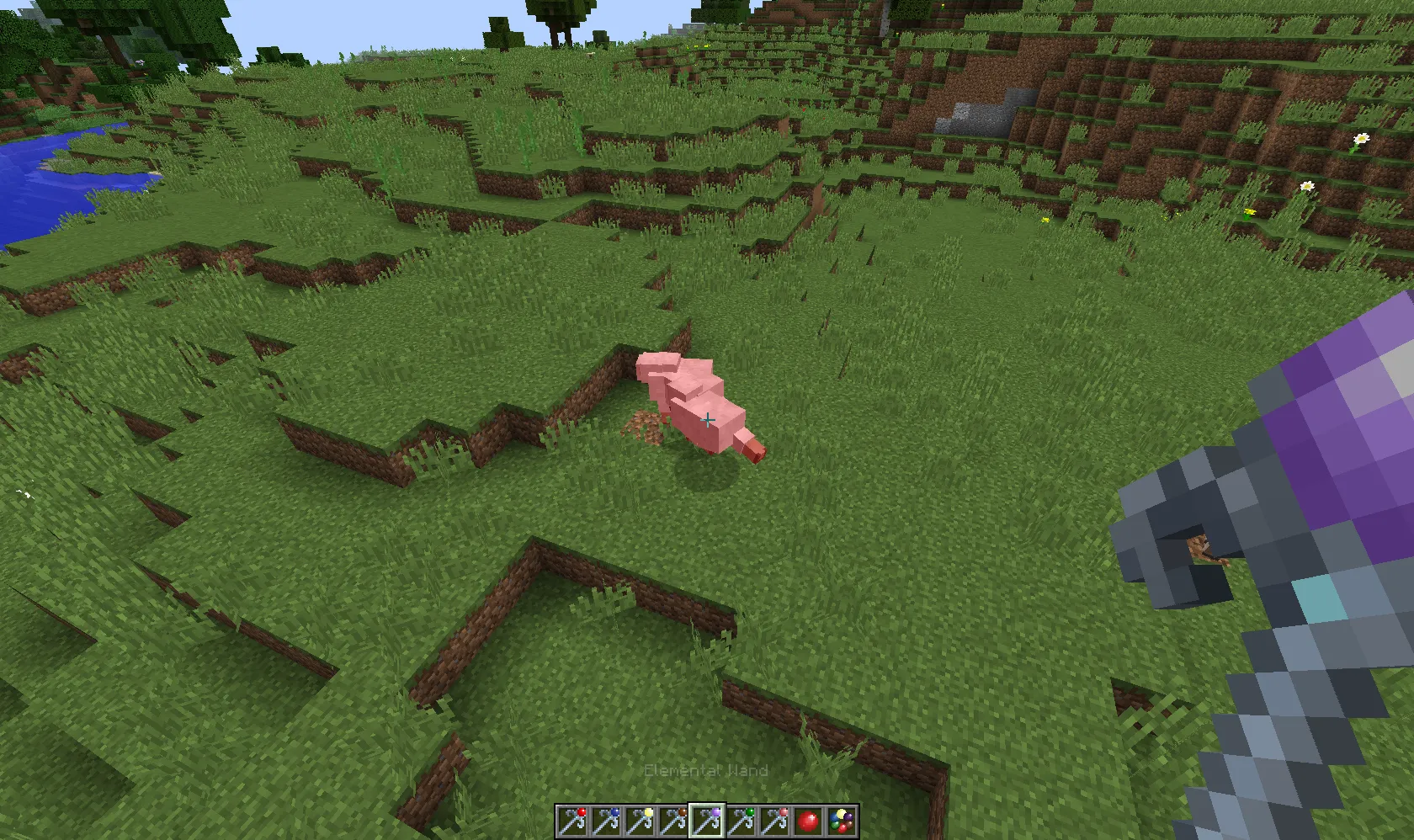
Task: Select the purple Elemental Wand in the hotbar
Action: coord(708,820)
